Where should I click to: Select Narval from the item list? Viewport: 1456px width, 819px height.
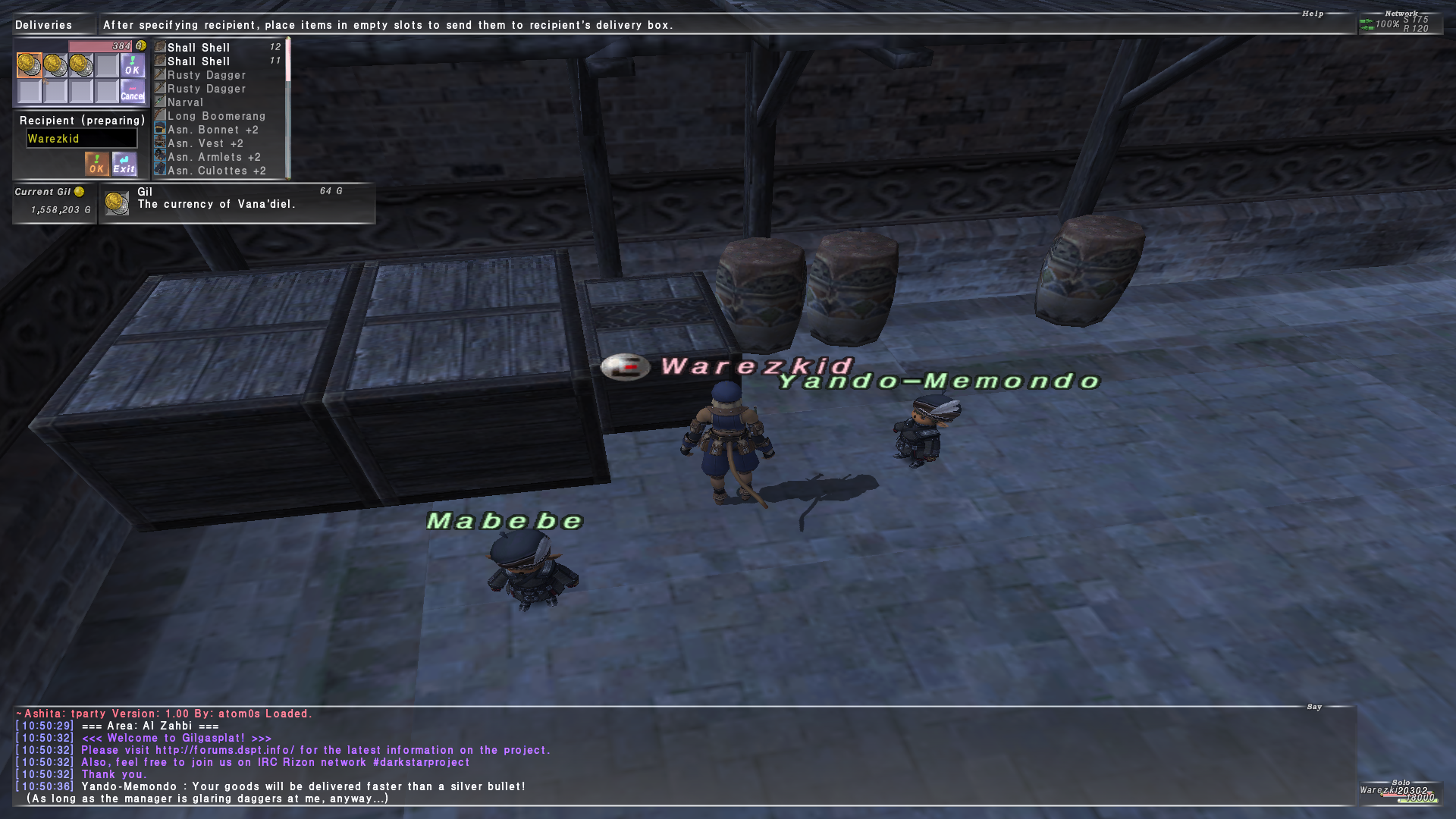[186, 102]
